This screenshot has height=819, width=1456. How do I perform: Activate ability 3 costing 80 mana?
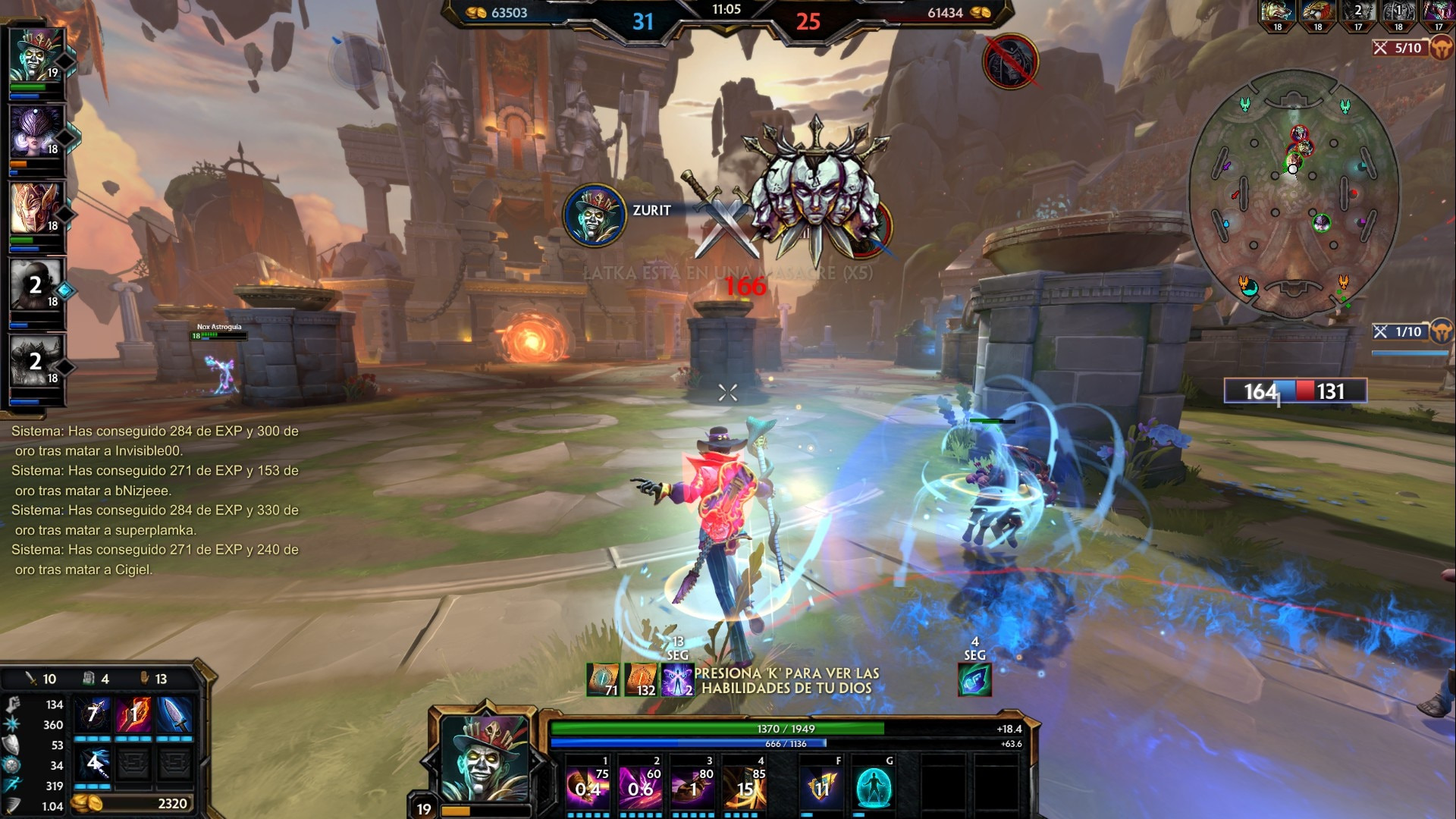[693, 786]
